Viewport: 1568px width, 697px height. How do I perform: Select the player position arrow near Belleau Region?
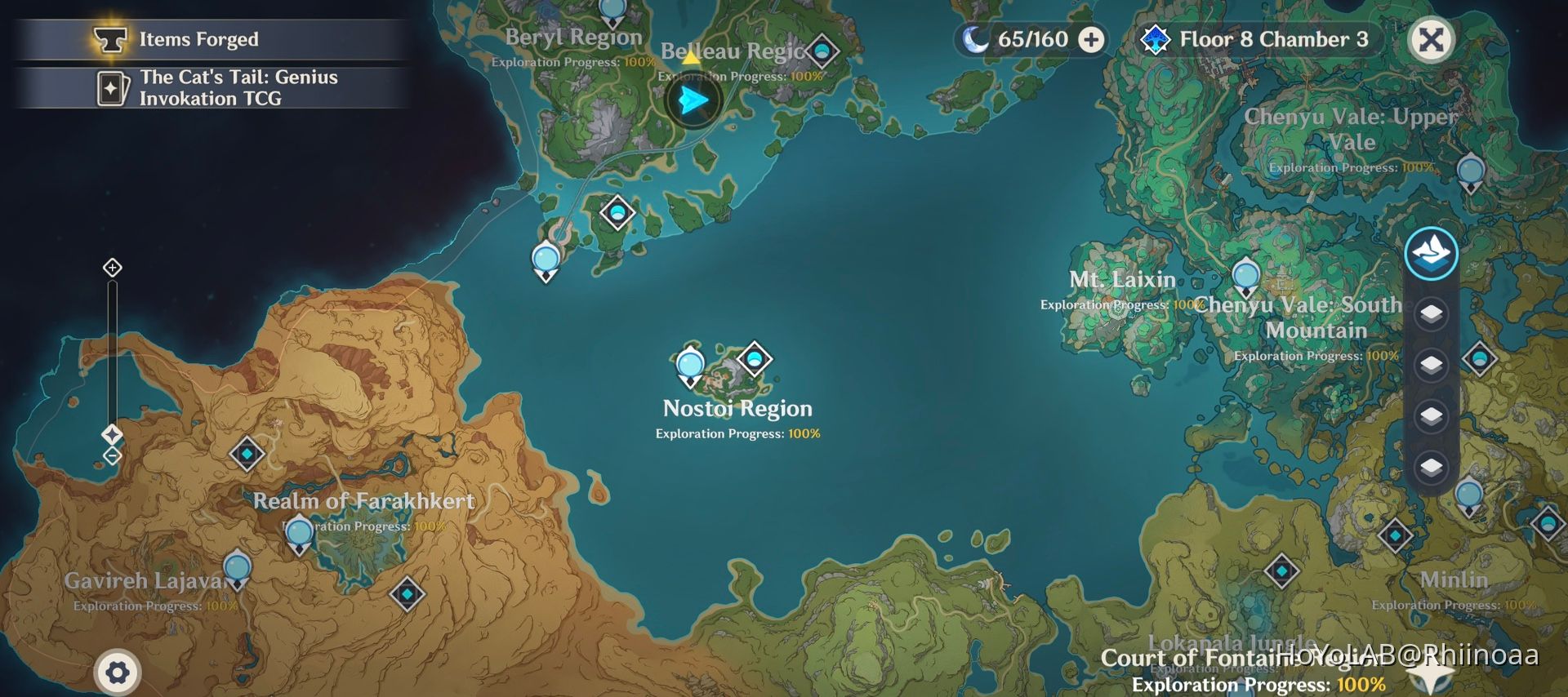click(691, 100)
